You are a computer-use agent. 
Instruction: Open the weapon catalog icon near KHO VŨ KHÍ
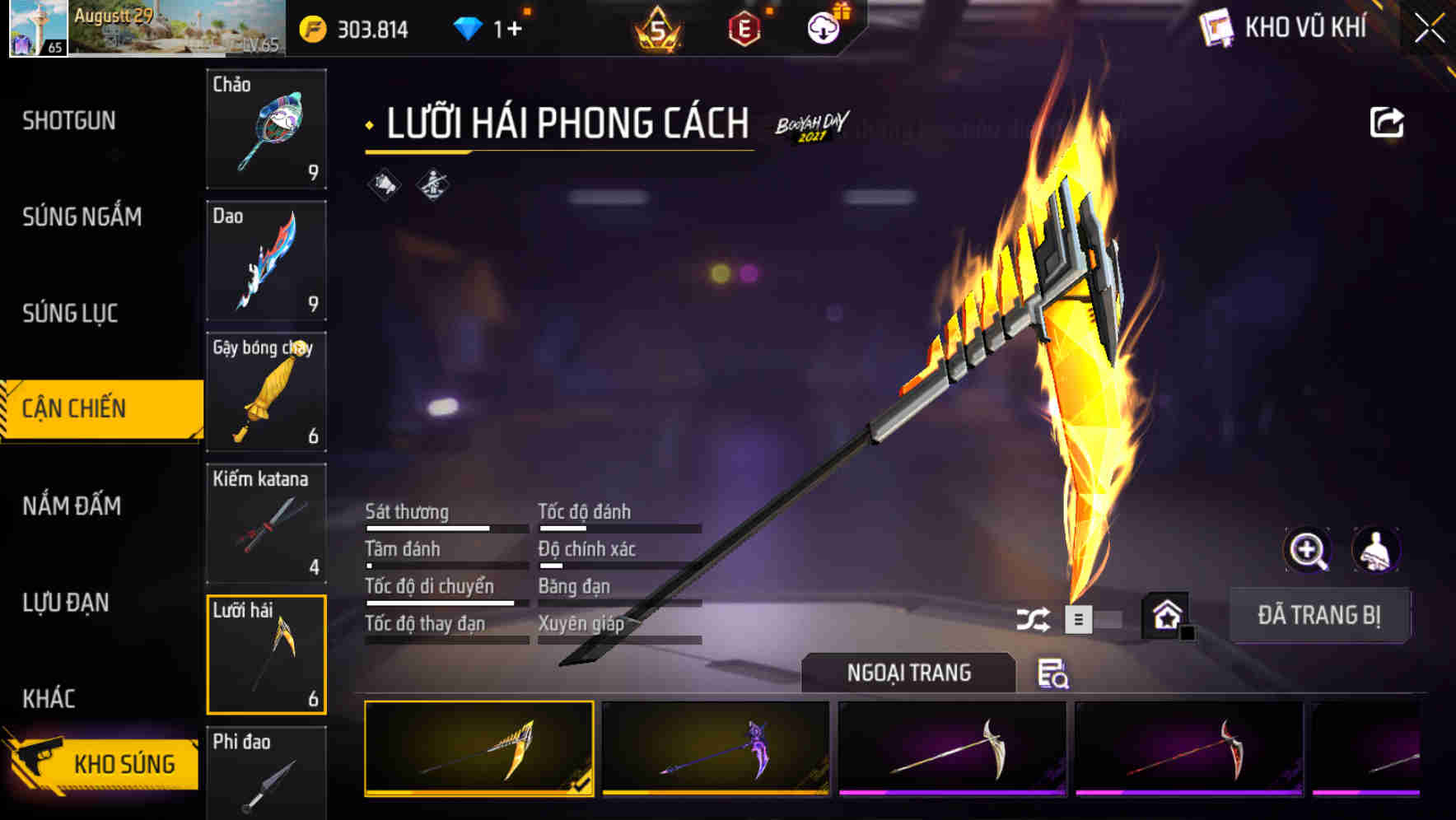[x=1216, y=27]
